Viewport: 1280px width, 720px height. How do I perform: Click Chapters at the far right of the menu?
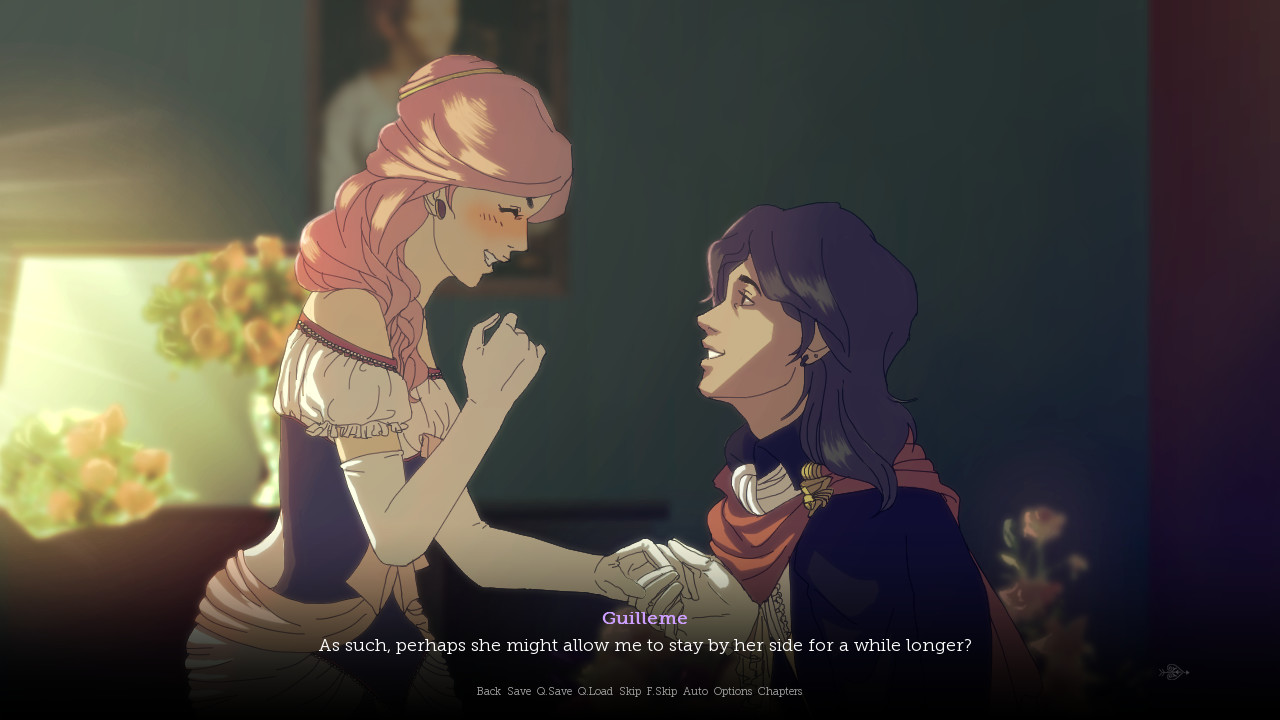coord(779,691)
